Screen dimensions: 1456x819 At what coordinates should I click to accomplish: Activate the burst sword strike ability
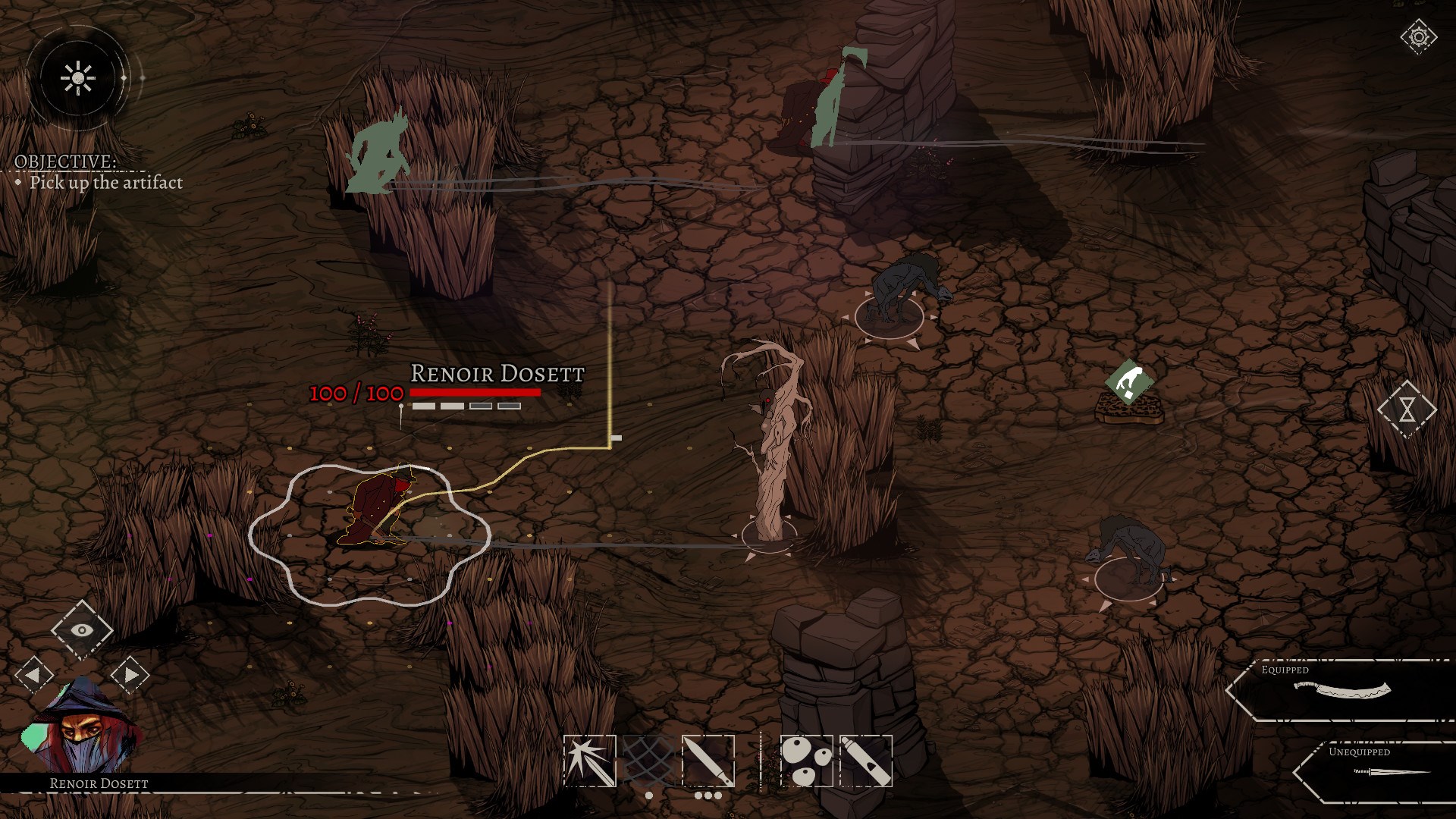click(589, 761)
